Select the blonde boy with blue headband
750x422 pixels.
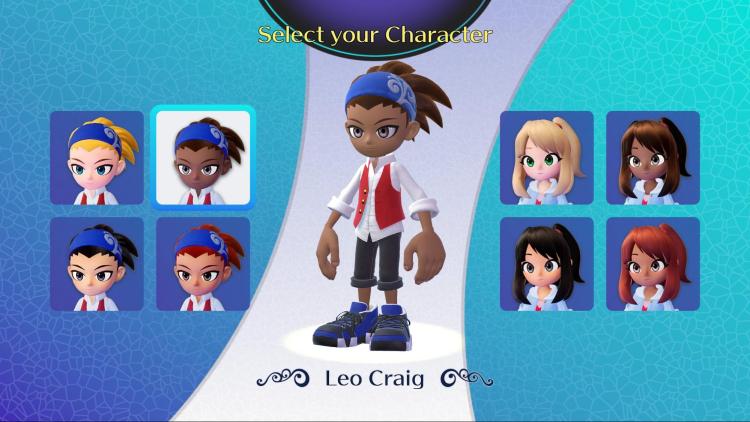[97, 158]
